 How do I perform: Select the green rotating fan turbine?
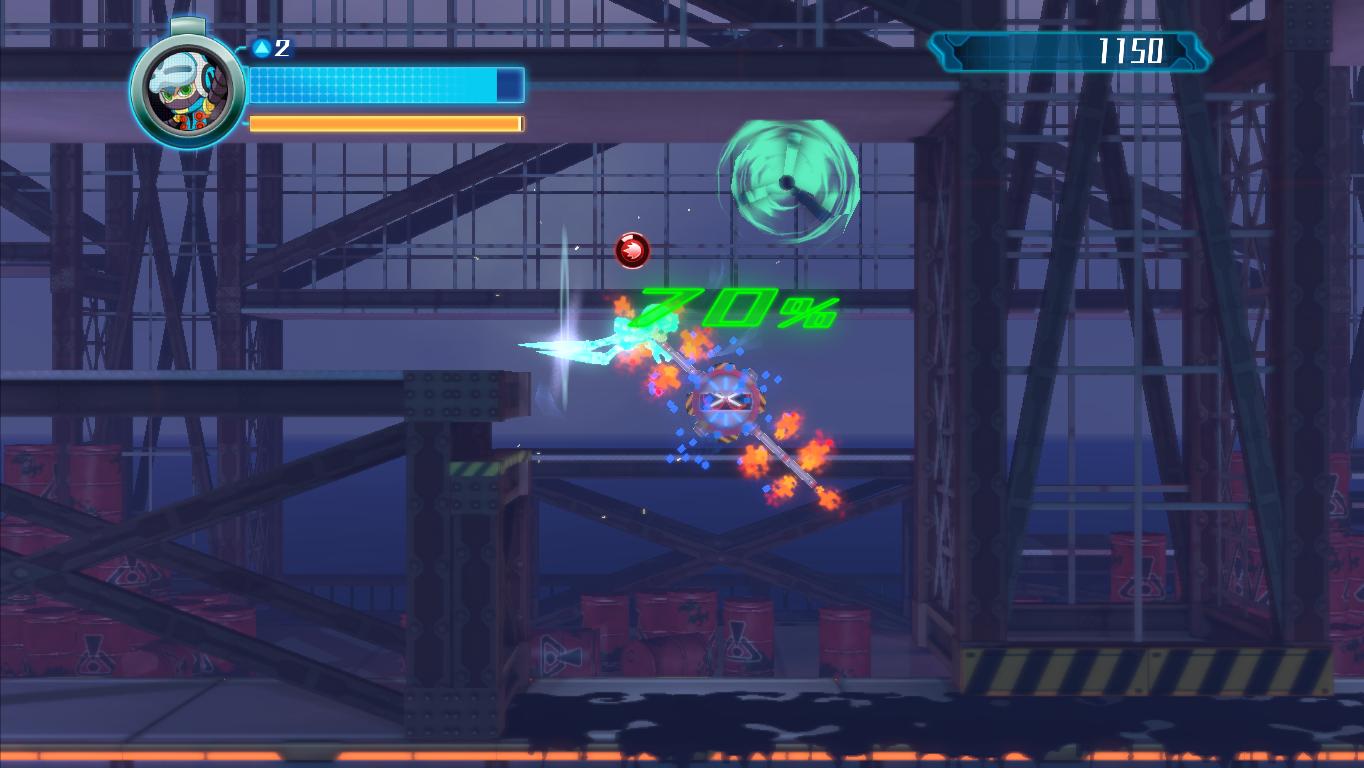tap(788, 180)
